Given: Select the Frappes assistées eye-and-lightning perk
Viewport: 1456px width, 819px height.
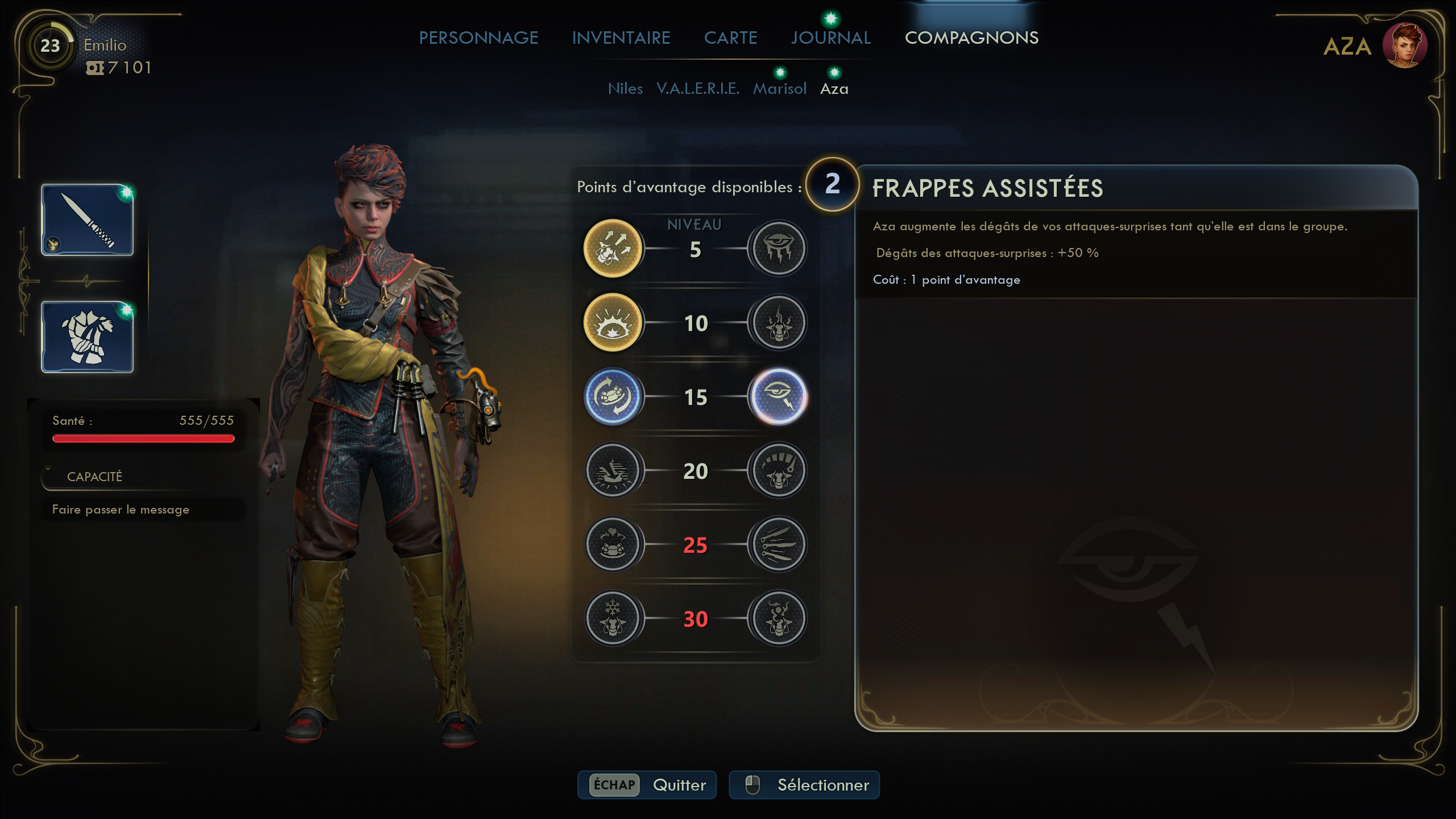Looking at the screenshot, I should [x=779, y=396].
